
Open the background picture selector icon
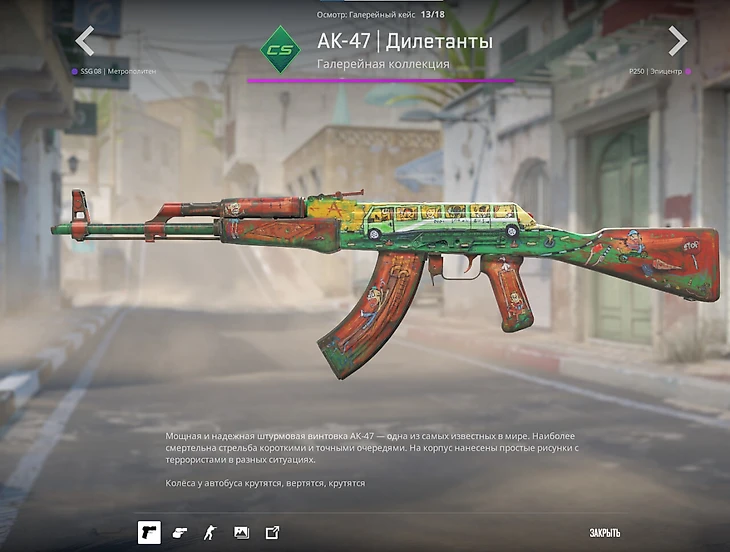point(241,532)
